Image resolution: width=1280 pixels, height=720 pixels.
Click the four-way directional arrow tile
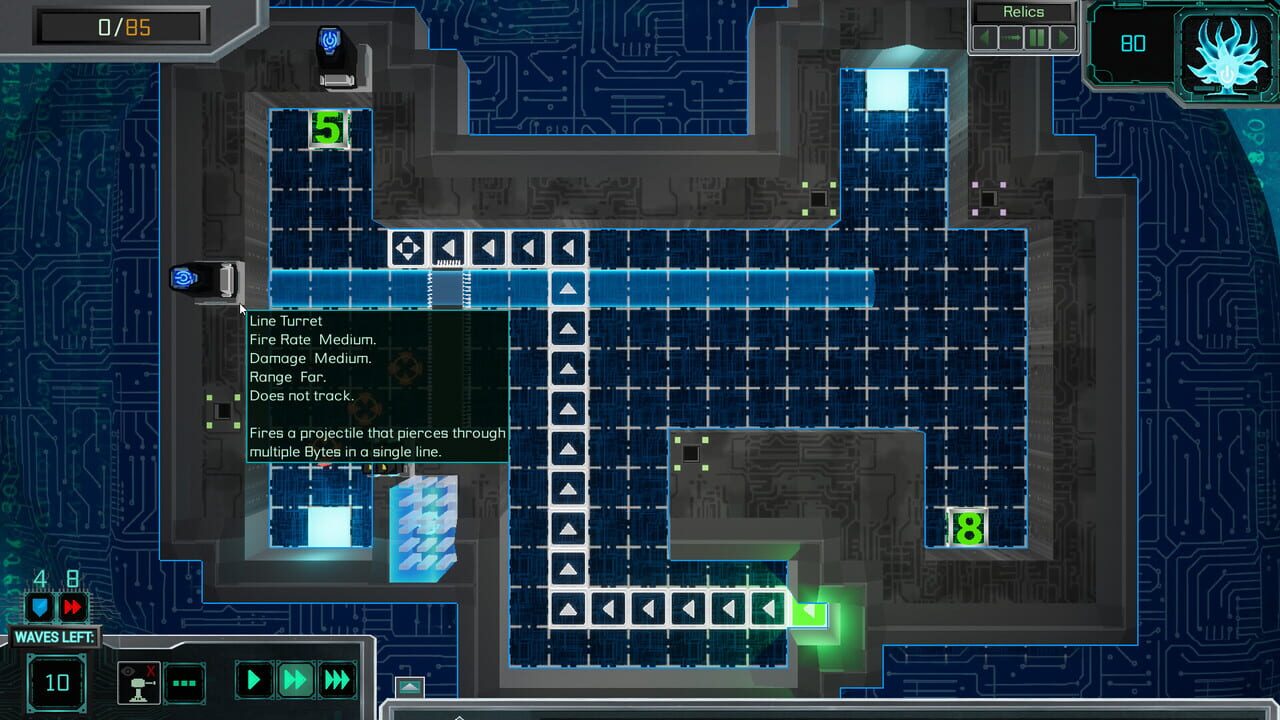tap(408, 247)
